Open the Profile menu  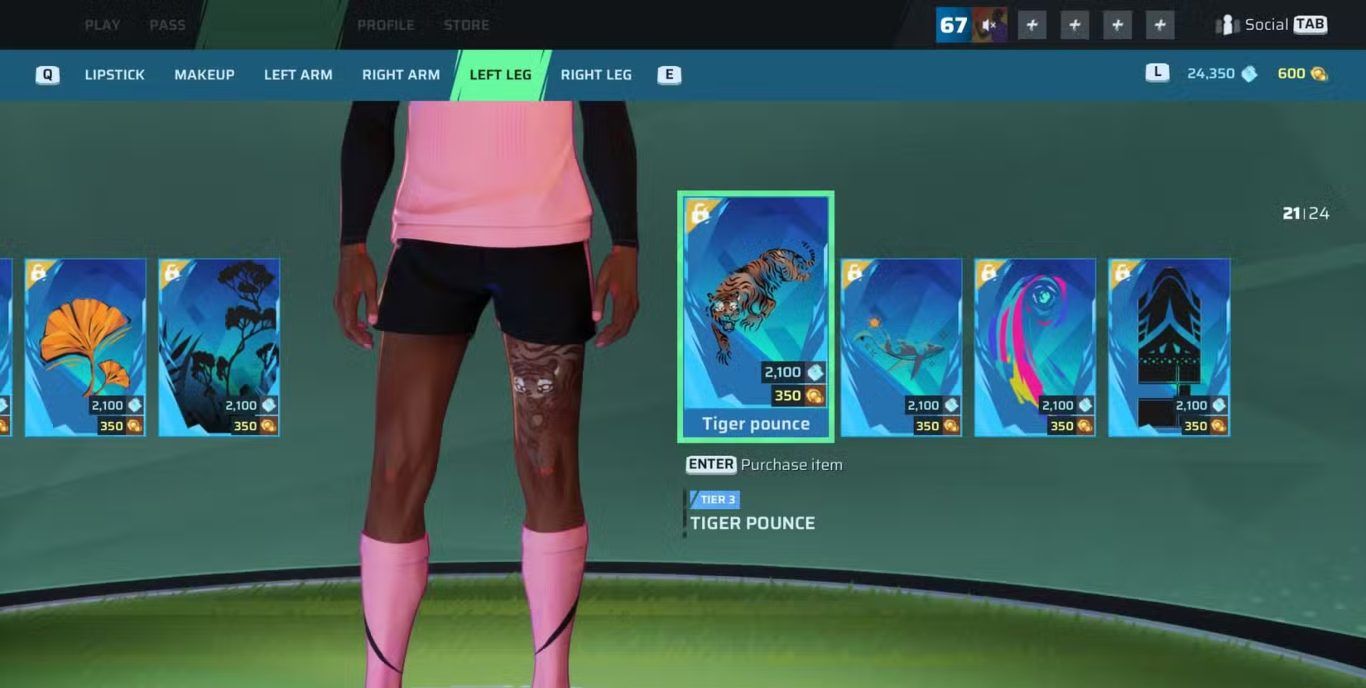(x=385, y=25)
